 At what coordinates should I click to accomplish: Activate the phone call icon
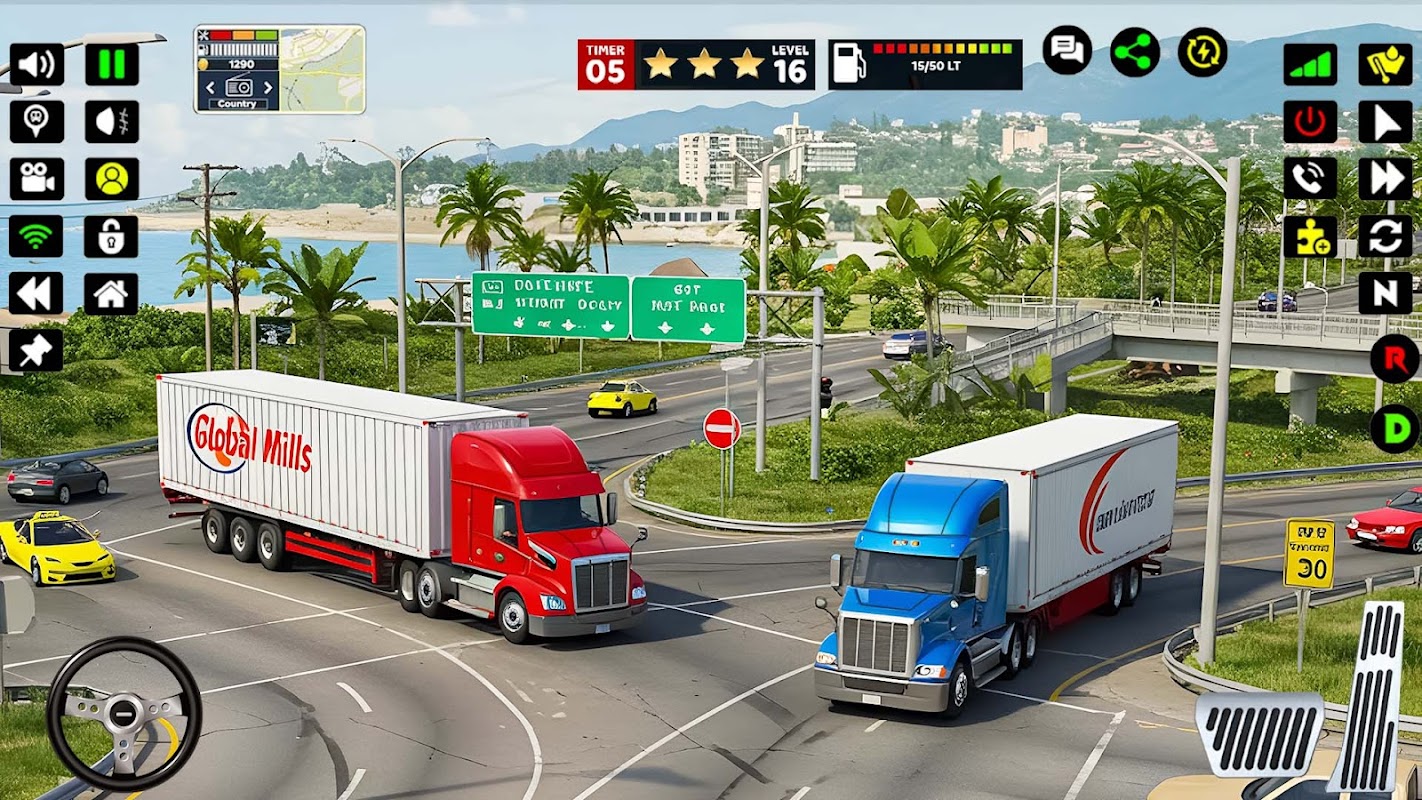(x=1310, y=179)
